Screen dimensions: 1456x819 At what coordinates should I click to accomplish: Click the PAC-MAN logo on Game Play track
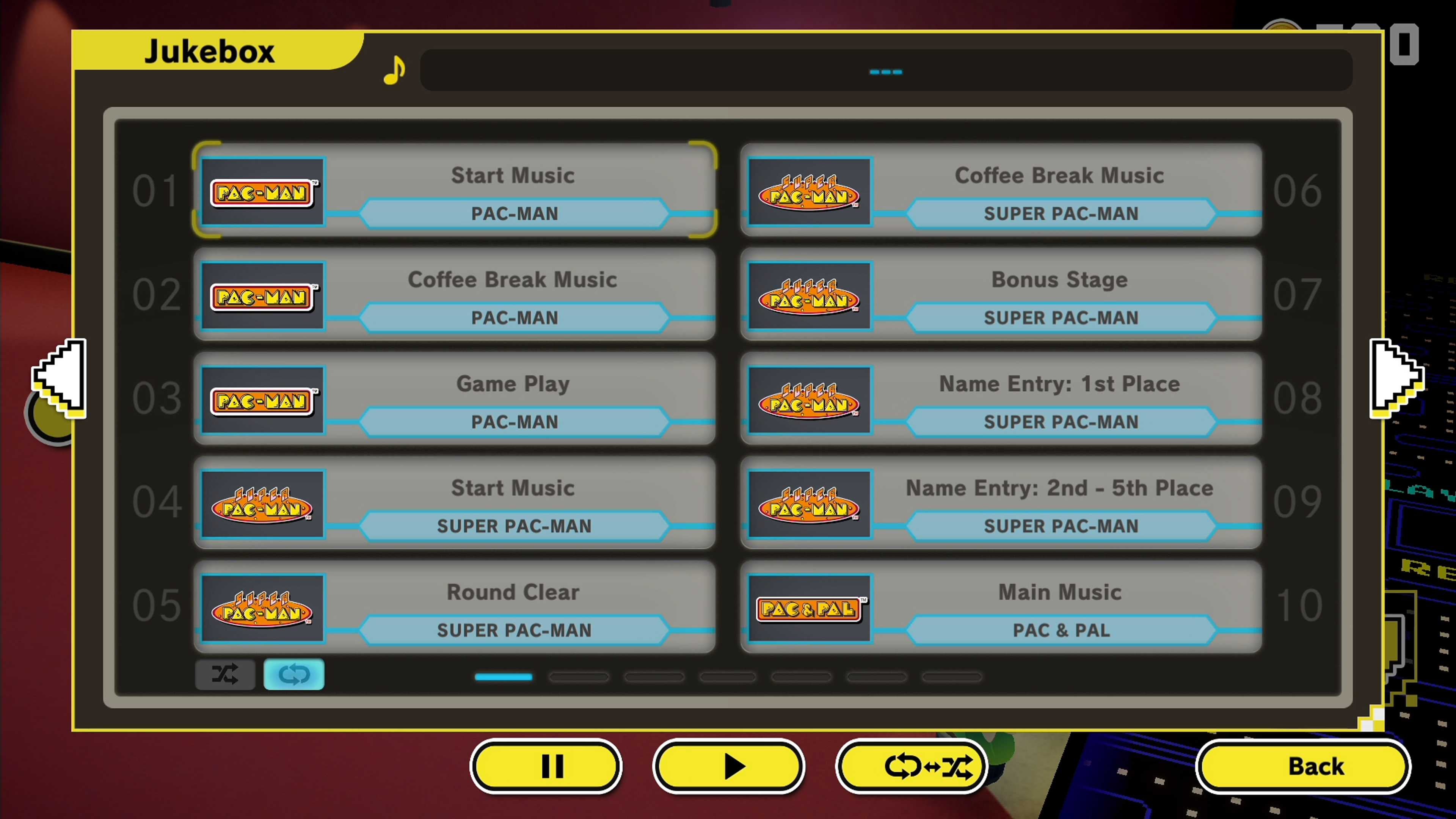click(263, 400)
